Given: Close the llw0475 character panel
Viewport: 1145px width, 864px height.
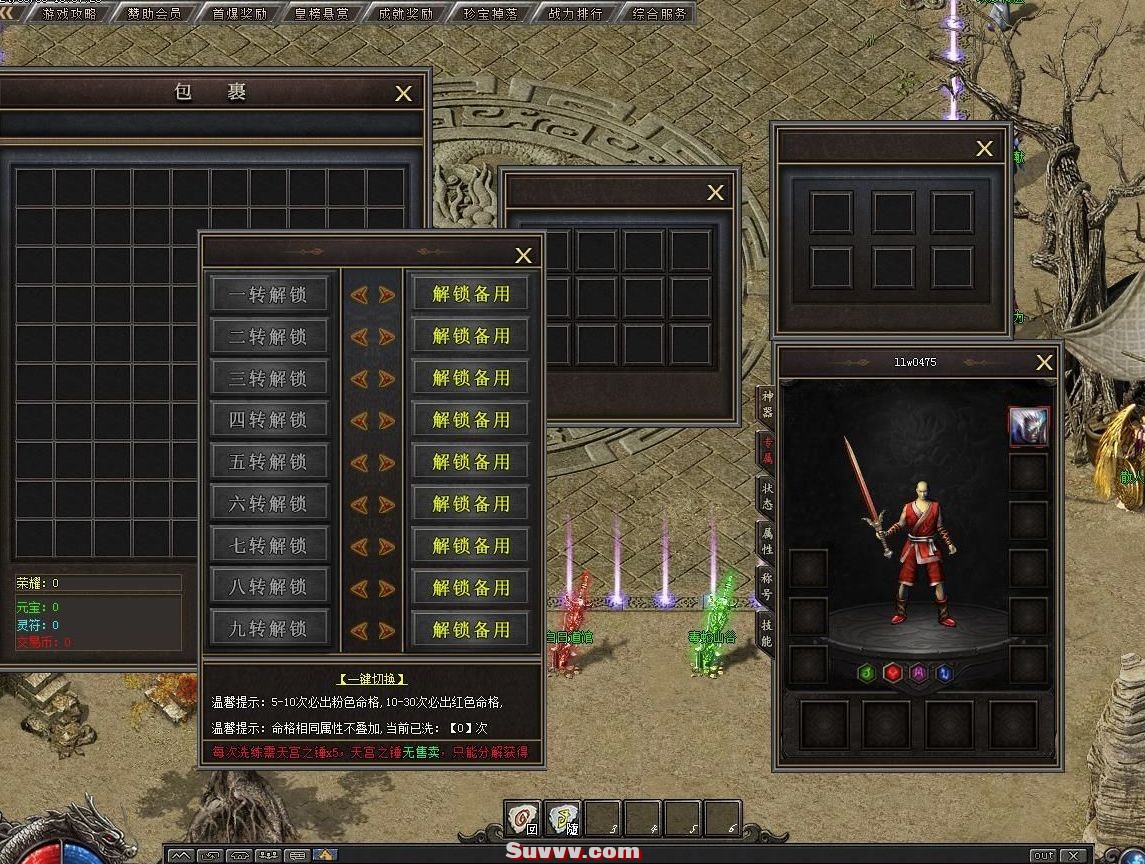Looking at the screenshot, I should pos(1045,363).
